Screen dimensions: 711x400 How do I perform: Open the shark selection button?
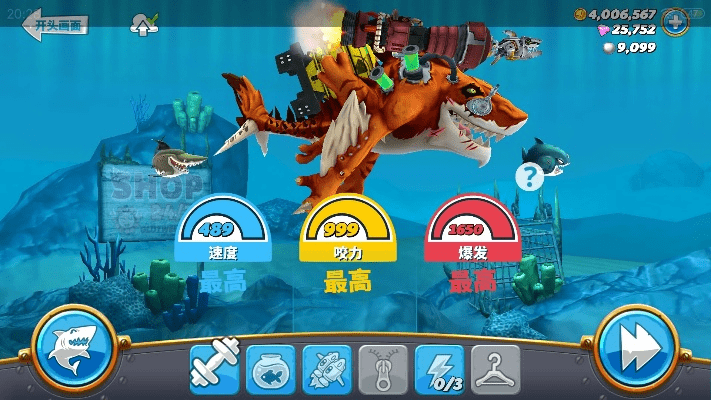(x=74, y=350)
